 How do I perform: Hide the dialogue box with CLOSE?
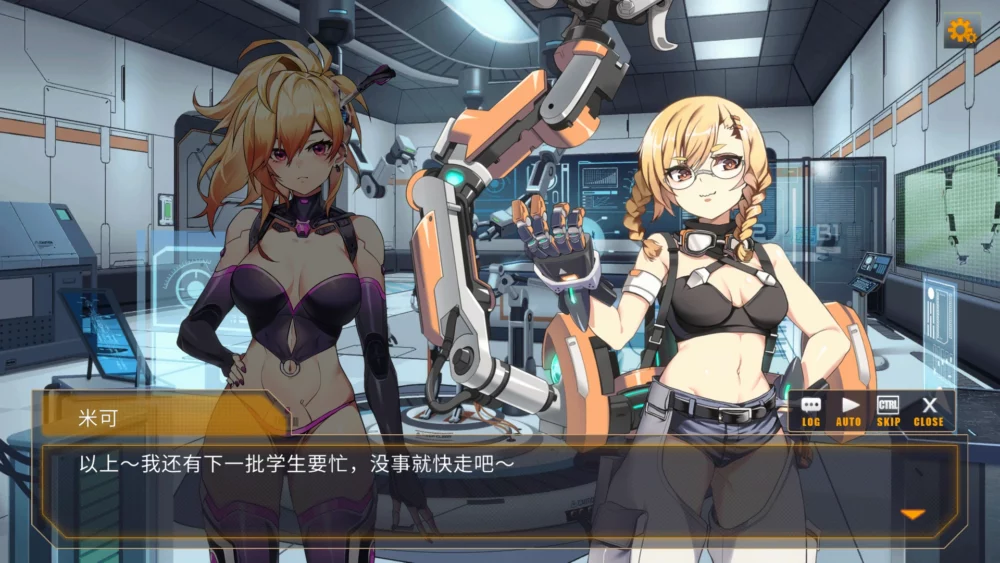tap(928, 410)
